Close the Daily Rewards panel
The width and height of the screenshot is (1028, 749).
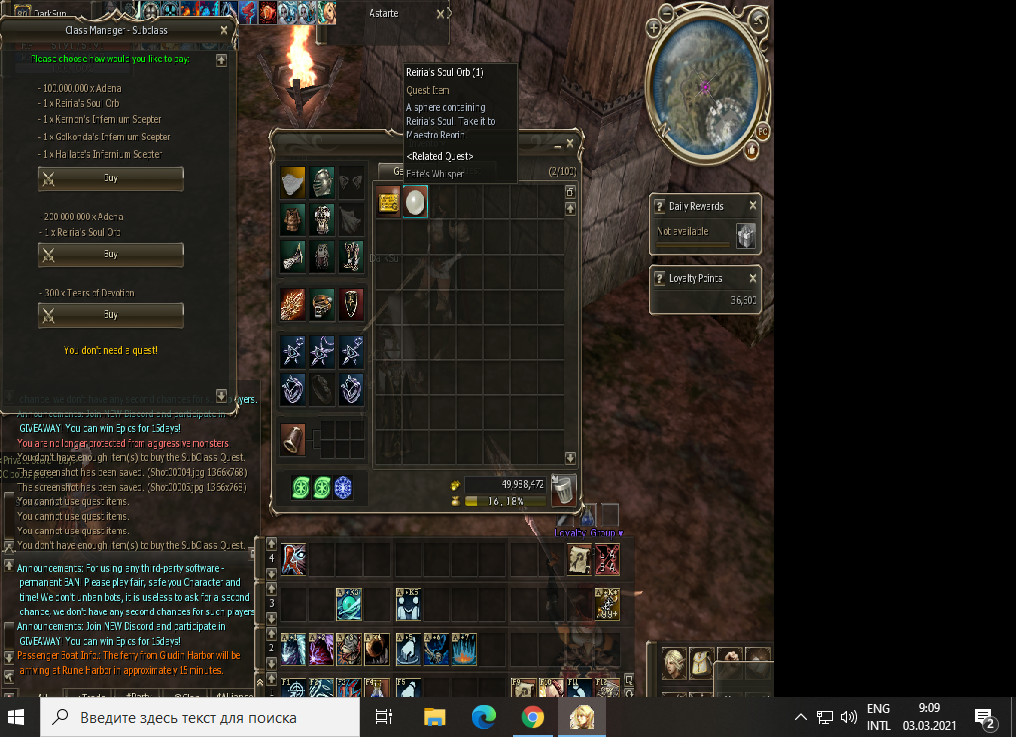point(753,205)
